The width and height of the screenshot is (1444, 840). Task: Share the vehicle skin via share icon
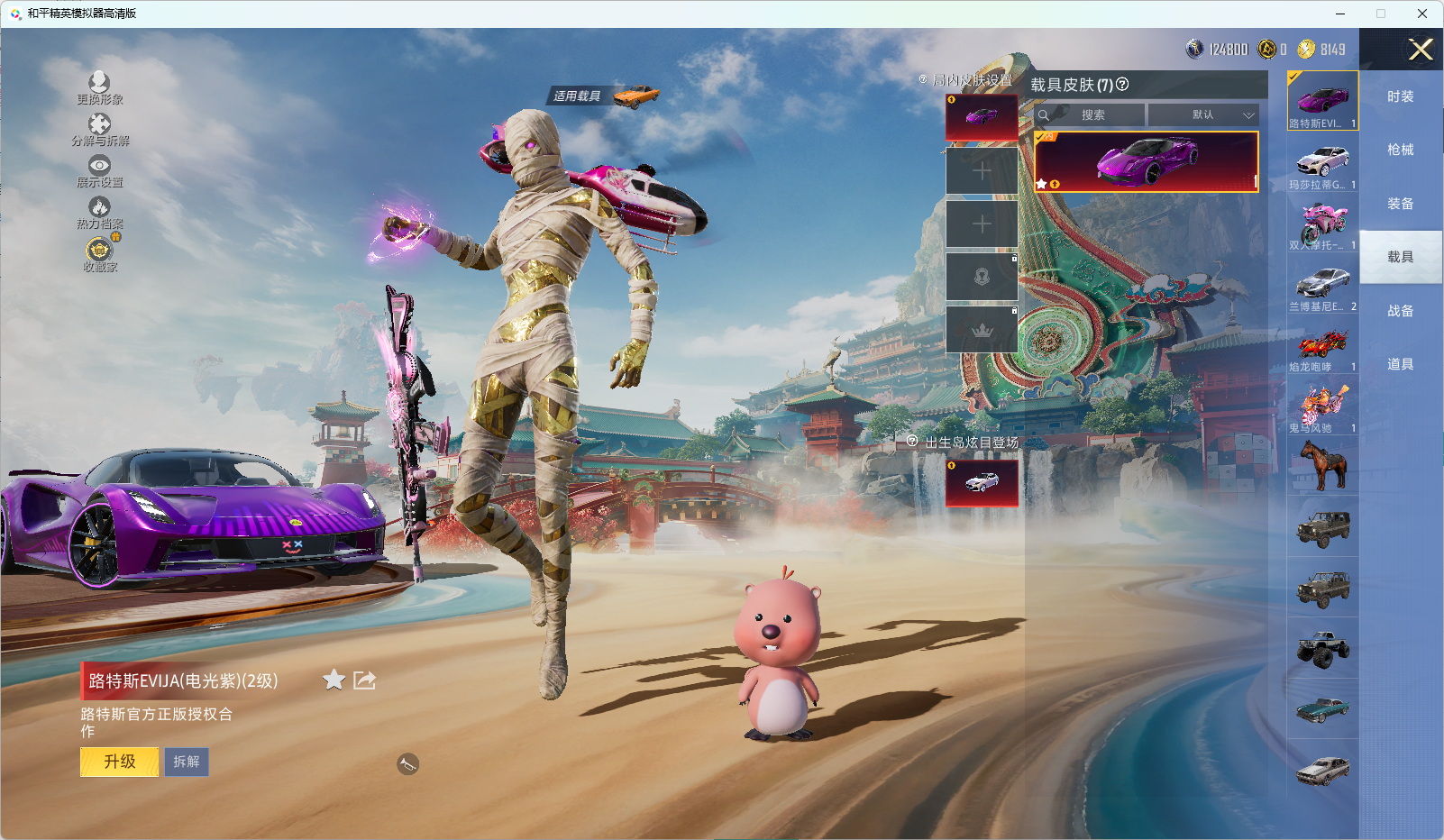coord(364,680)
